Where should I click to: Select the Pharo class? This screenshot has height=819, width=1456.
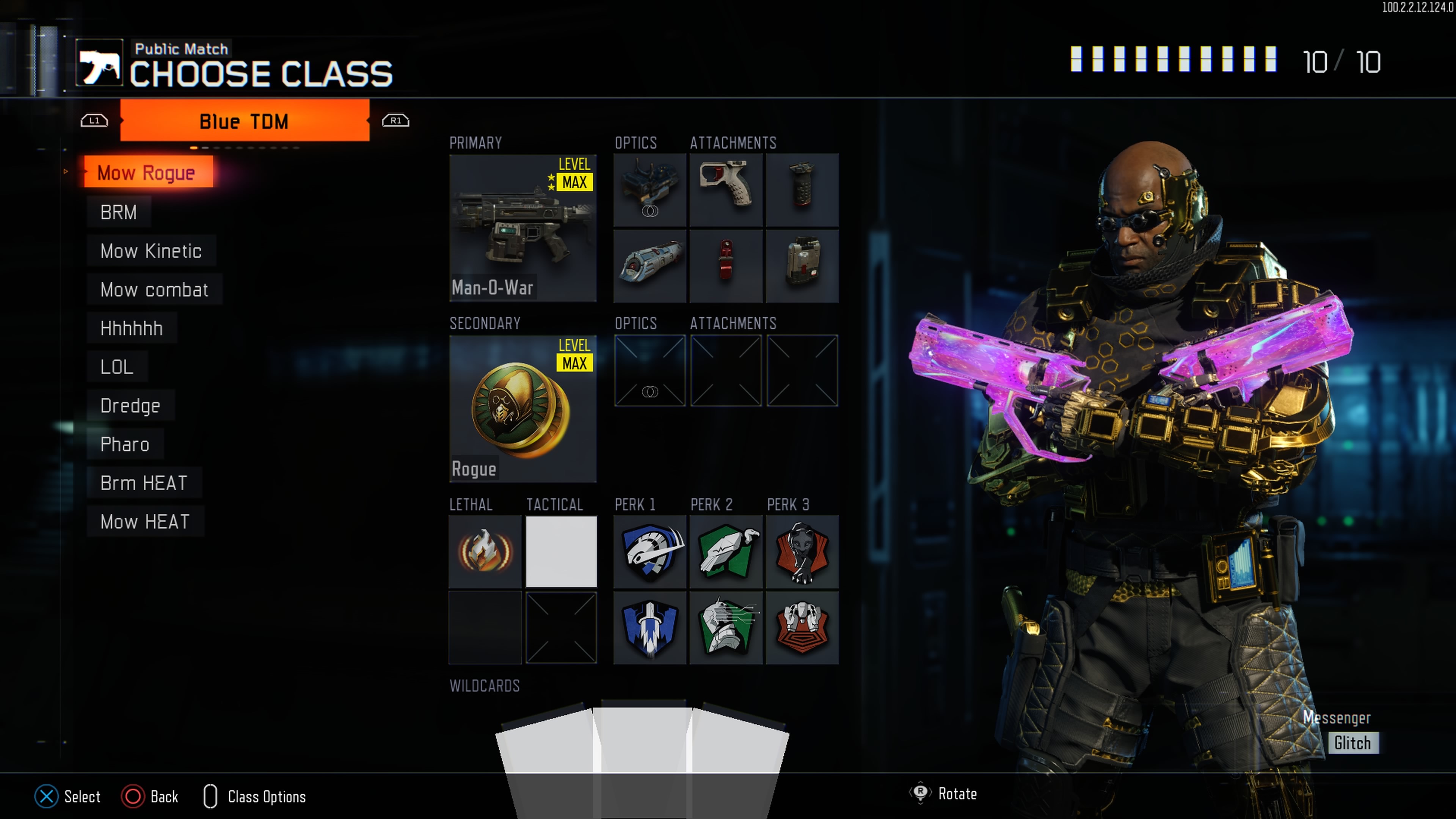pyautogui.click(x=125, y=444)
